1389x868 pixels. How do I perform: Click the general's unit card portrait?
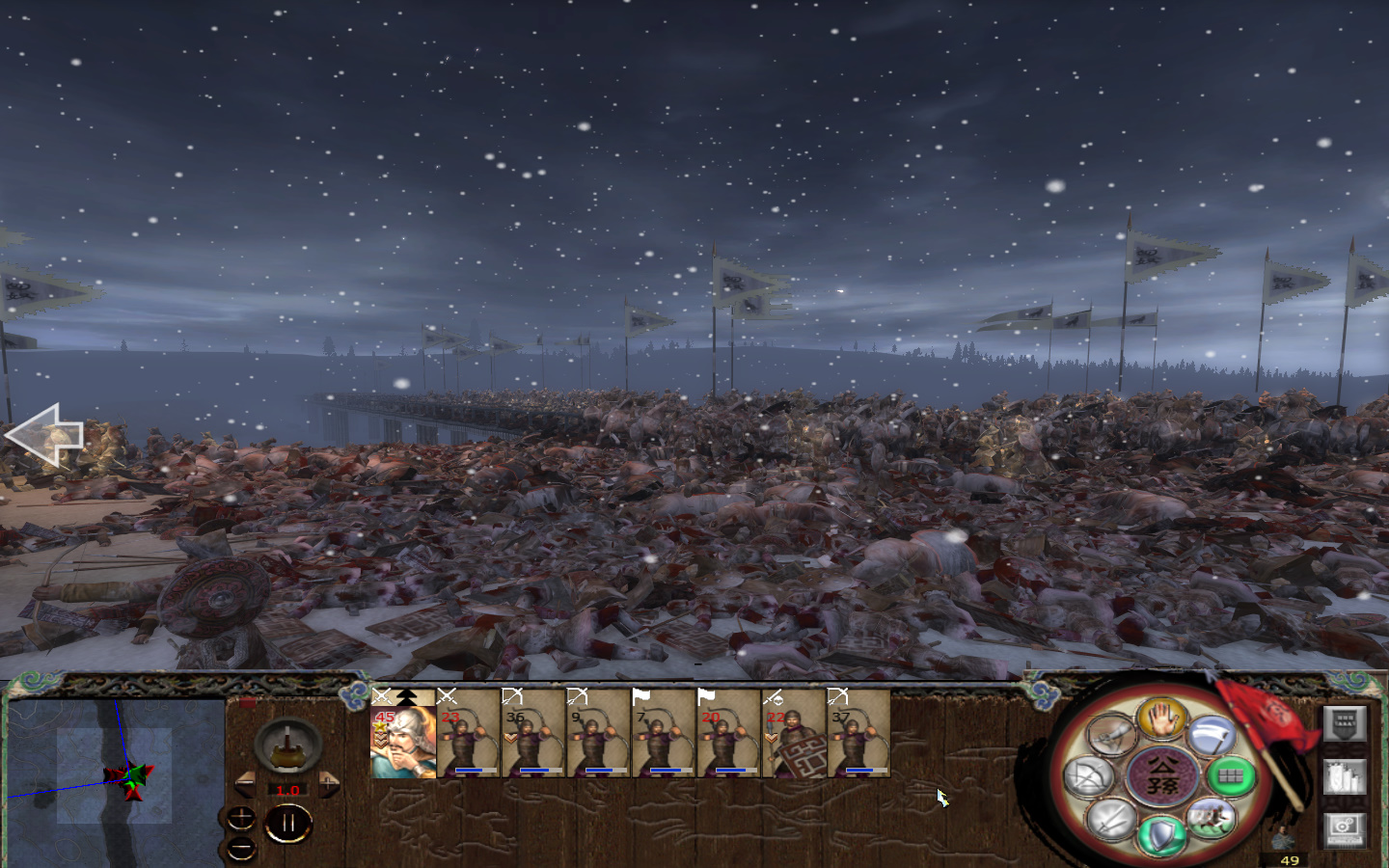coord(401,743)
